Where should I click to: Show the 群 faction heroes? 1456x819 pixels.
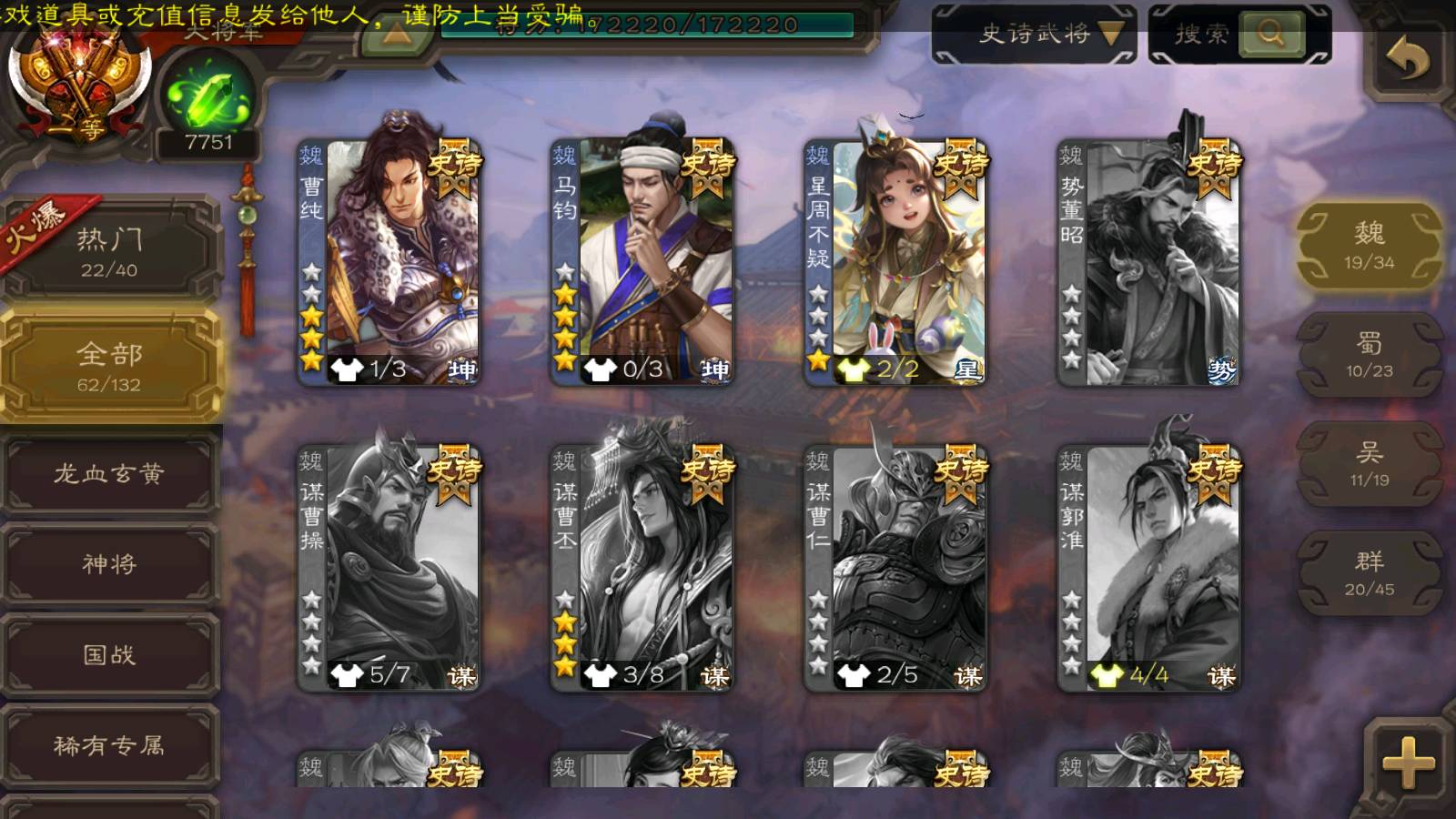tap(1369, 573)
